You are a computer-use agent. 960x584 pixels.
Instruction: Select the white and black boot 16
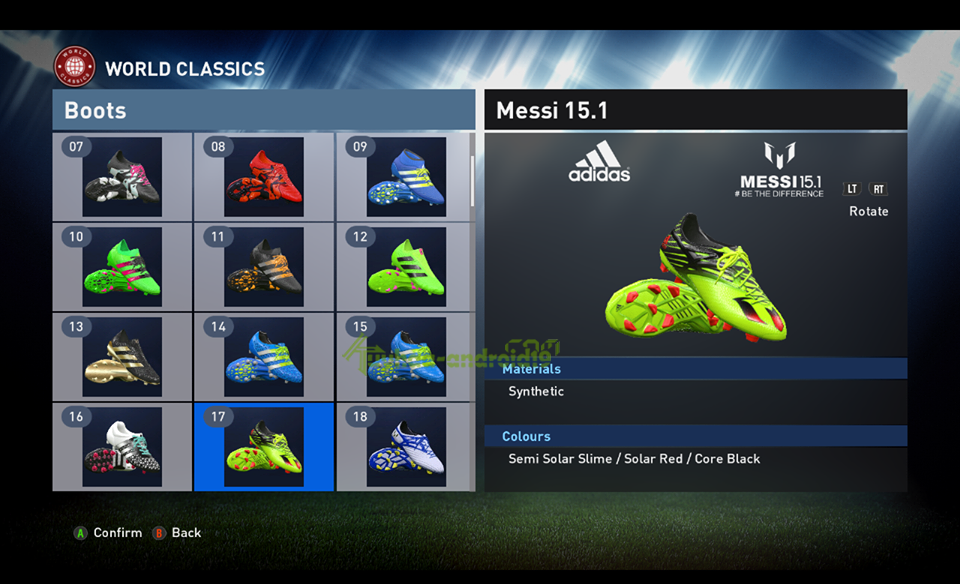(x=122, y=447)
